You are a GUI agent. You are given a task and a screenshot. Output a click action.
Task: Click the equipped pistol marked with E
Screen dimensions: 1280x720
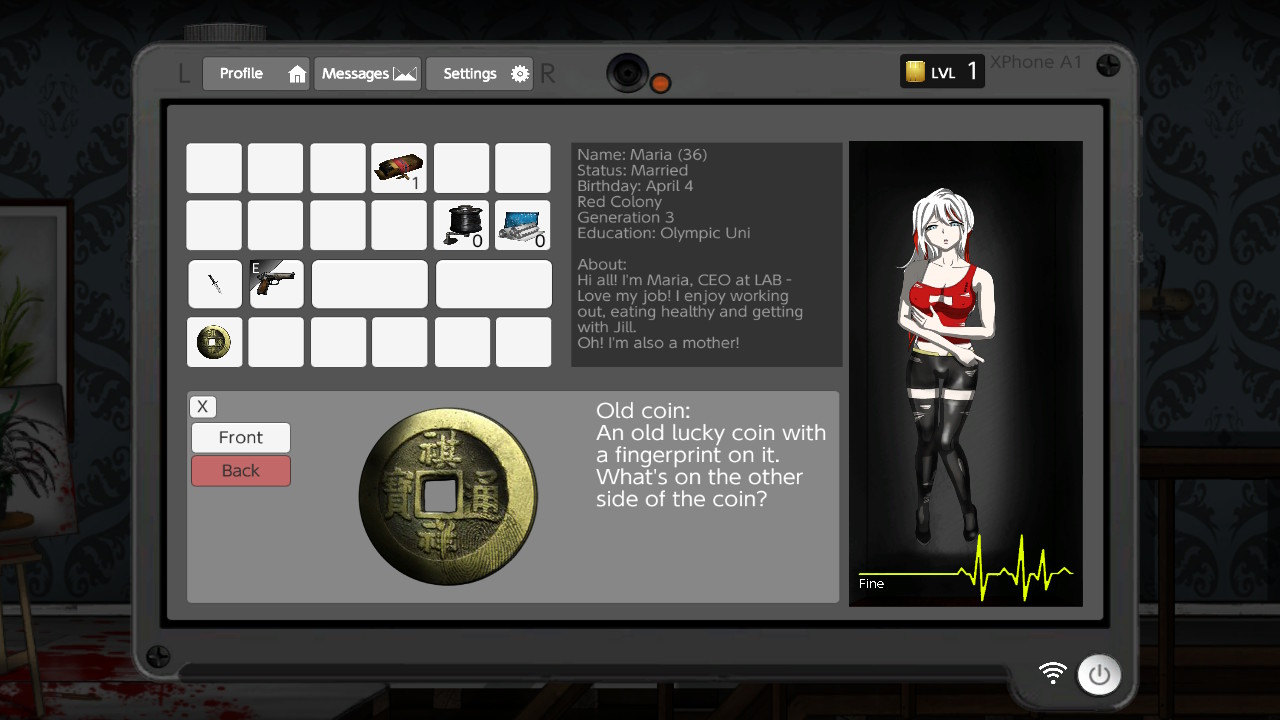(x=277, y=284)
